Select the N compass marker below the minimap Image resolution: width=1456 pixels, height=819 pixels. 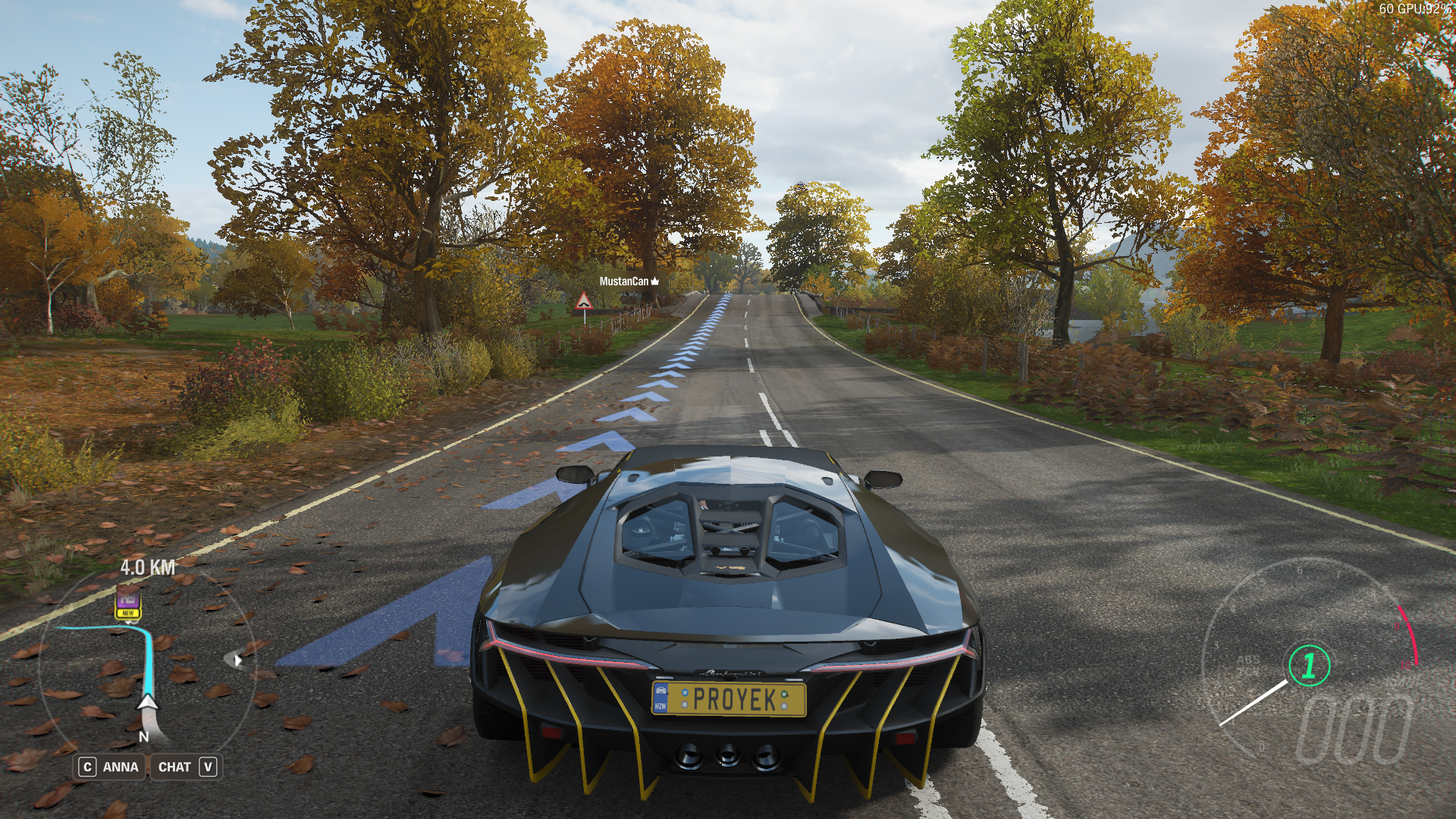tap(143, 736)
